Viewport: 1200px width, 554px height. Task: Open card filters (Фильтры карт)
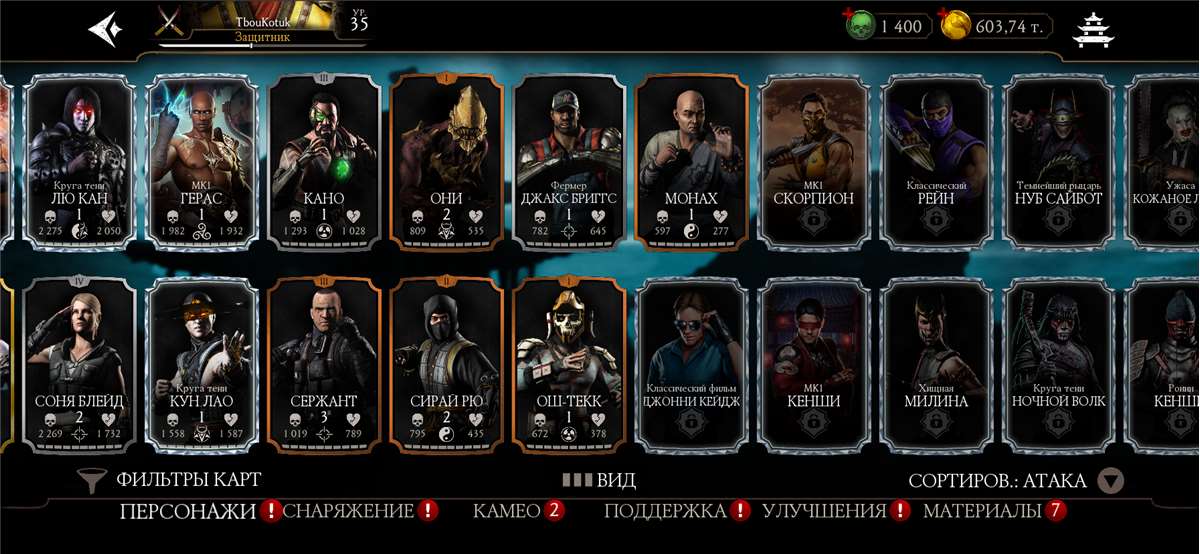(170, 480)
